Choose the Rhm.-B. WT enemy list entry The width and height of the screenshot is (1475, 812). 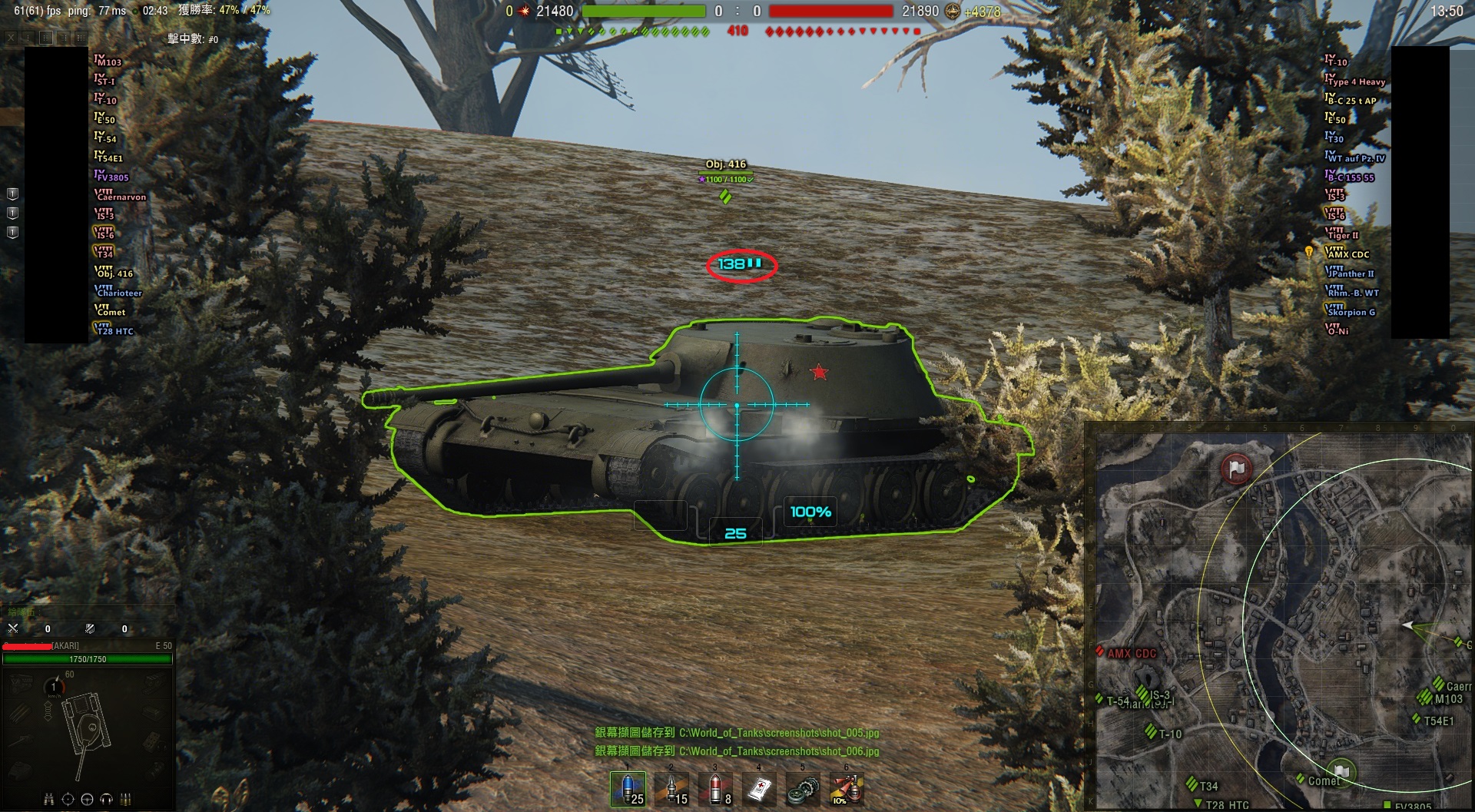(x=1352, y=293)
